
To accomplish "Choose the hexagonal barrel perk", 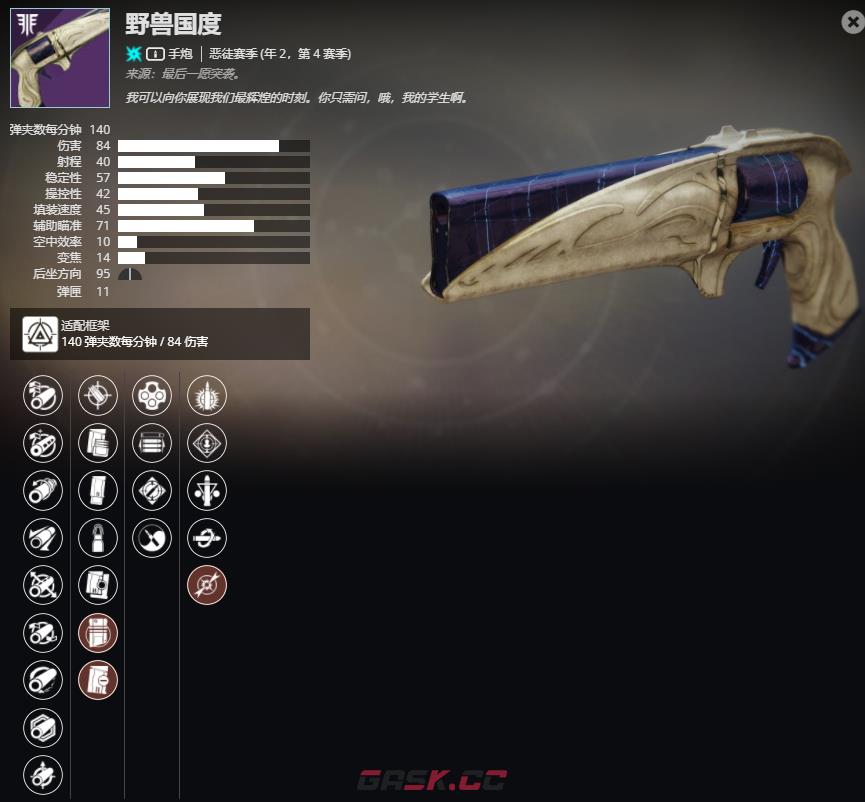I will 43,727.
